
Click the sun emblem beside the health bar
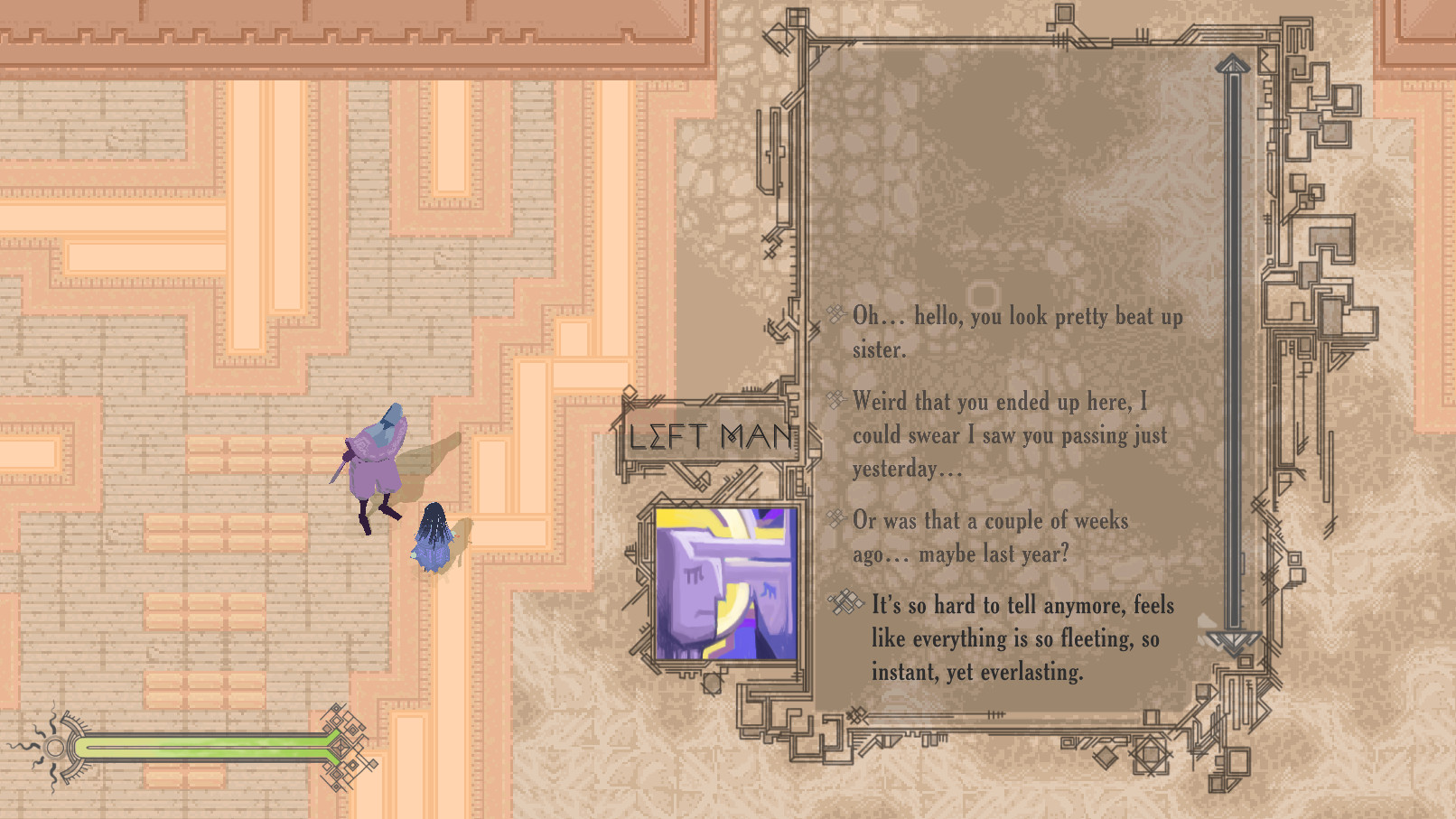tap(56, 746)
